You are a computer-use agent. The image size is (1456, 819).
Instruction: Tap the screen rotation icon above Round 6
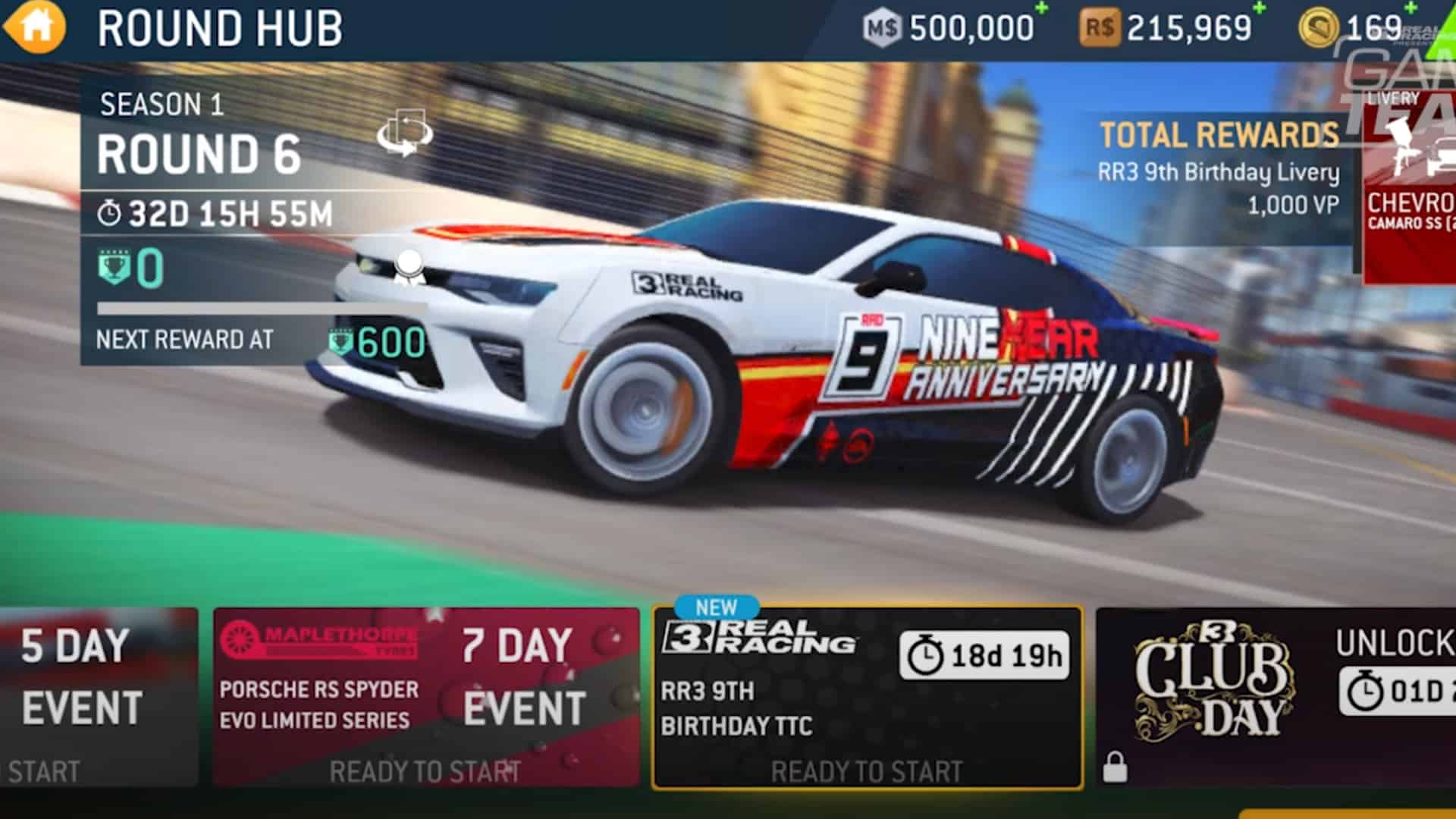[404, 133]
